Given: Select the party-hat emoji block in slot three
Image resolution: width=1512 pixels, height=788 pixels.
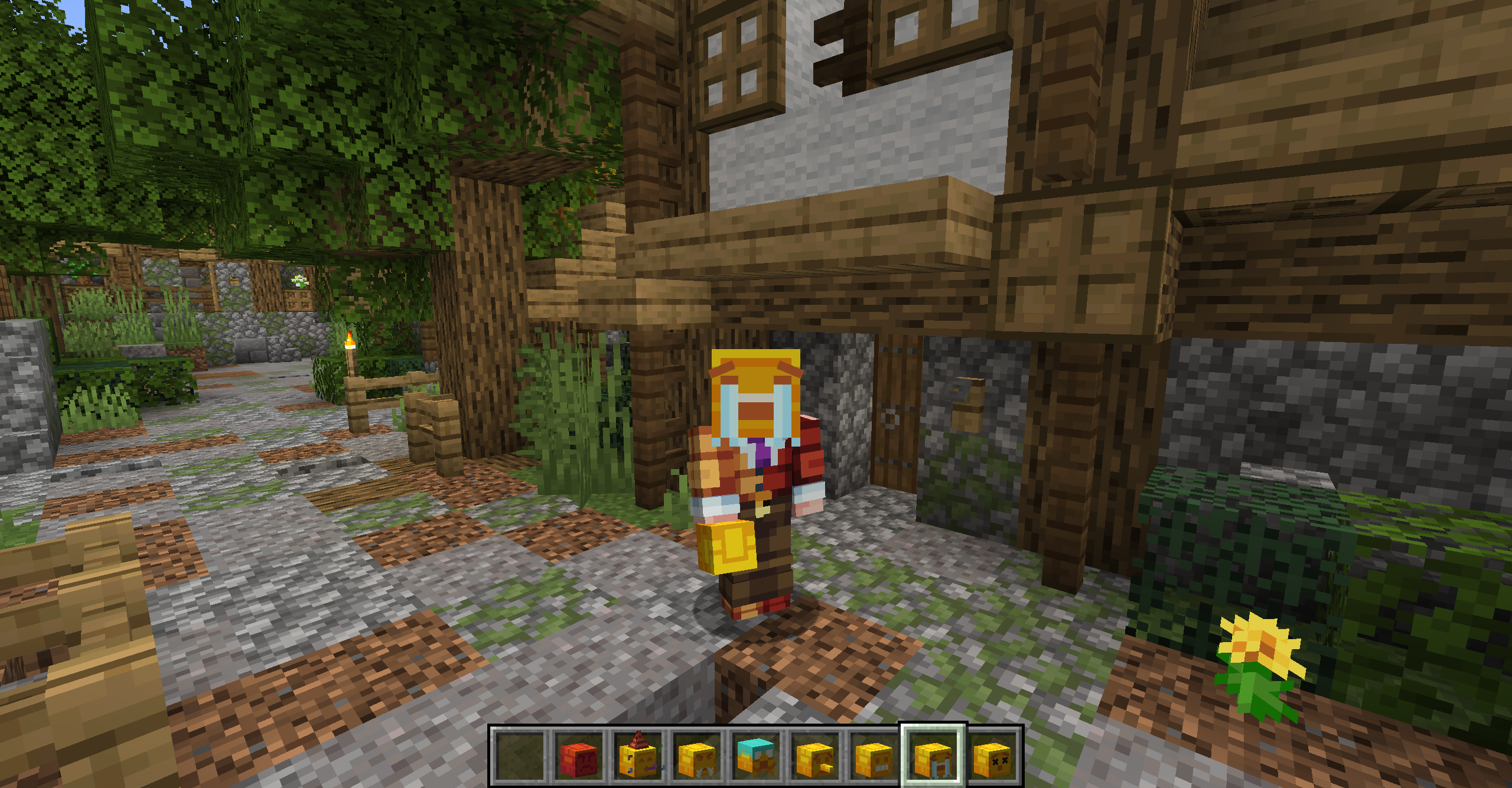Looking at the screenshot, I should click(x=638, y=757).
